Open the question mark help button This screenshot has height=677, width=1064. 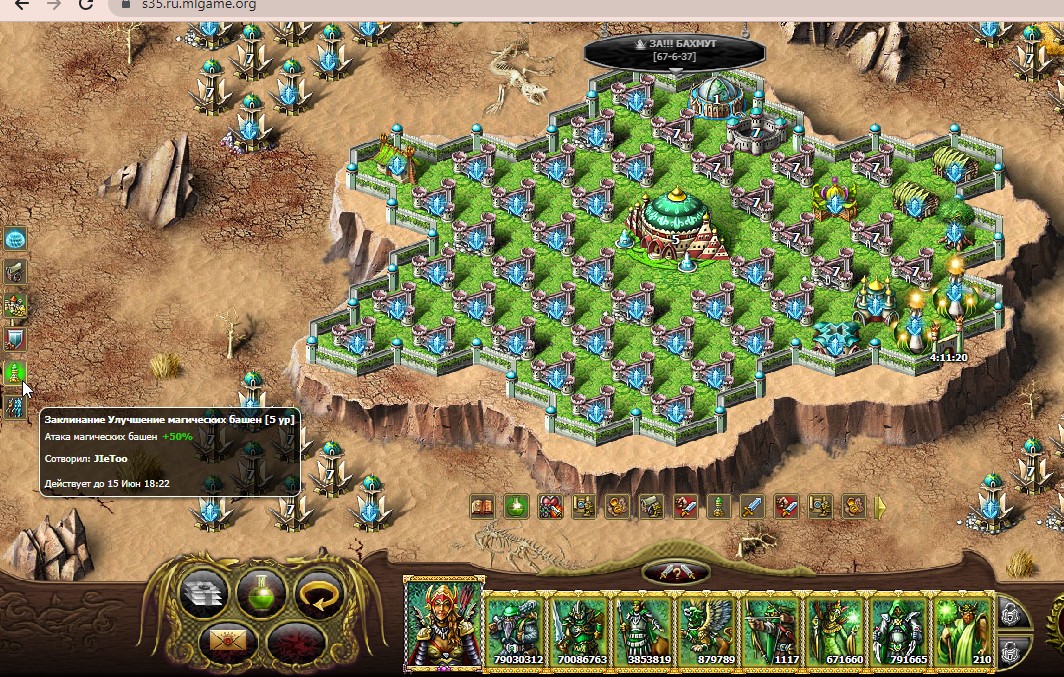click(676, 573)
